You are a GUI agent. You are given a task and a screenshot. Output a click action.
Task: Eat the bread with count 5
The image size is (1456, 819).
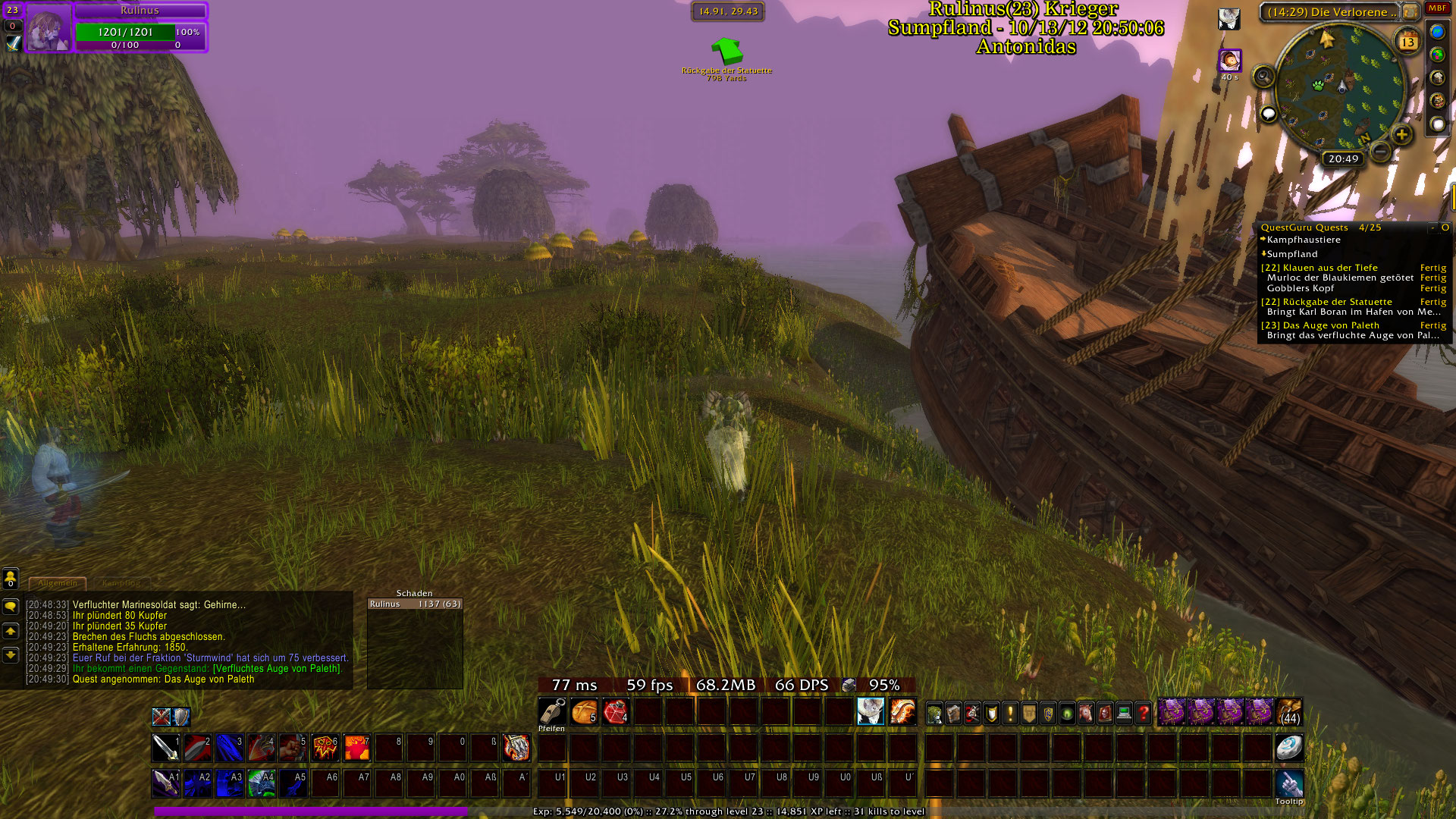coord(584,712)
